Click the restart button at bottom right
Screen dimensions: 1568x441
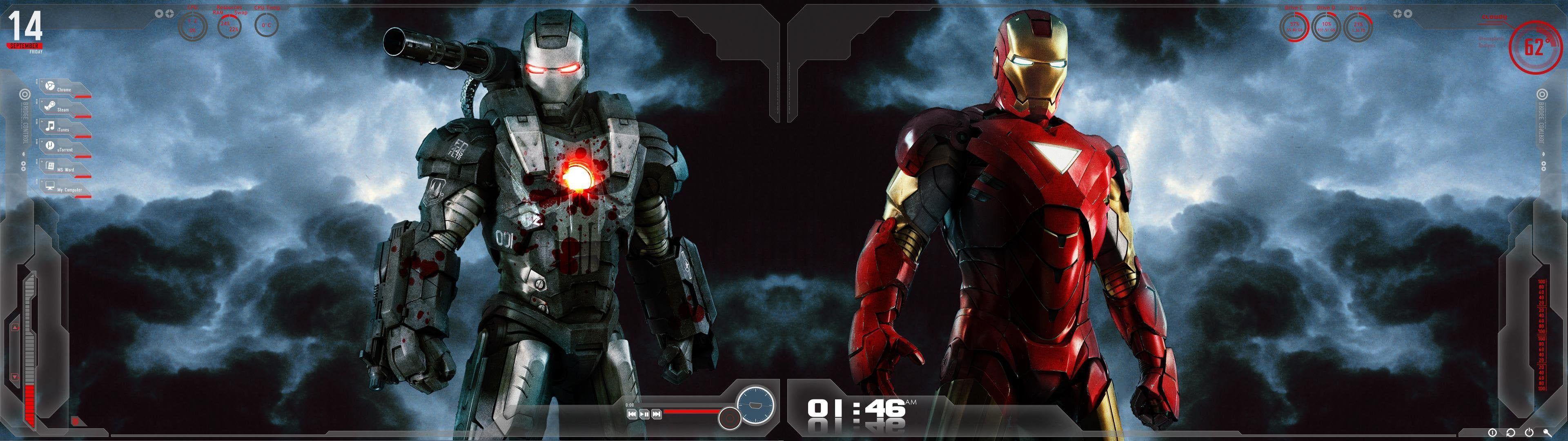[1511, 434]
